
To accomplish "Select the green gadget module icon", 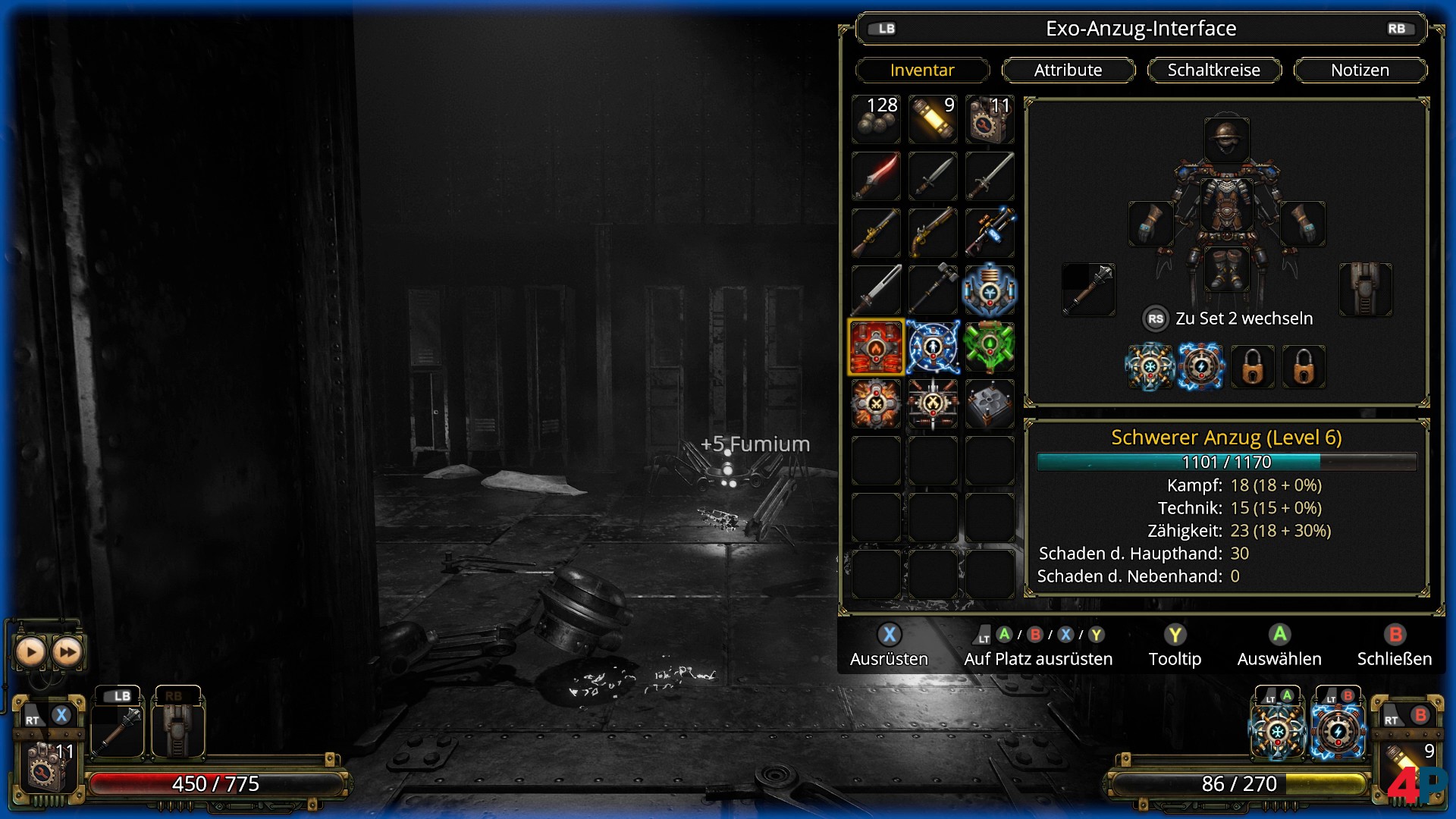I will tap(990, 347).
